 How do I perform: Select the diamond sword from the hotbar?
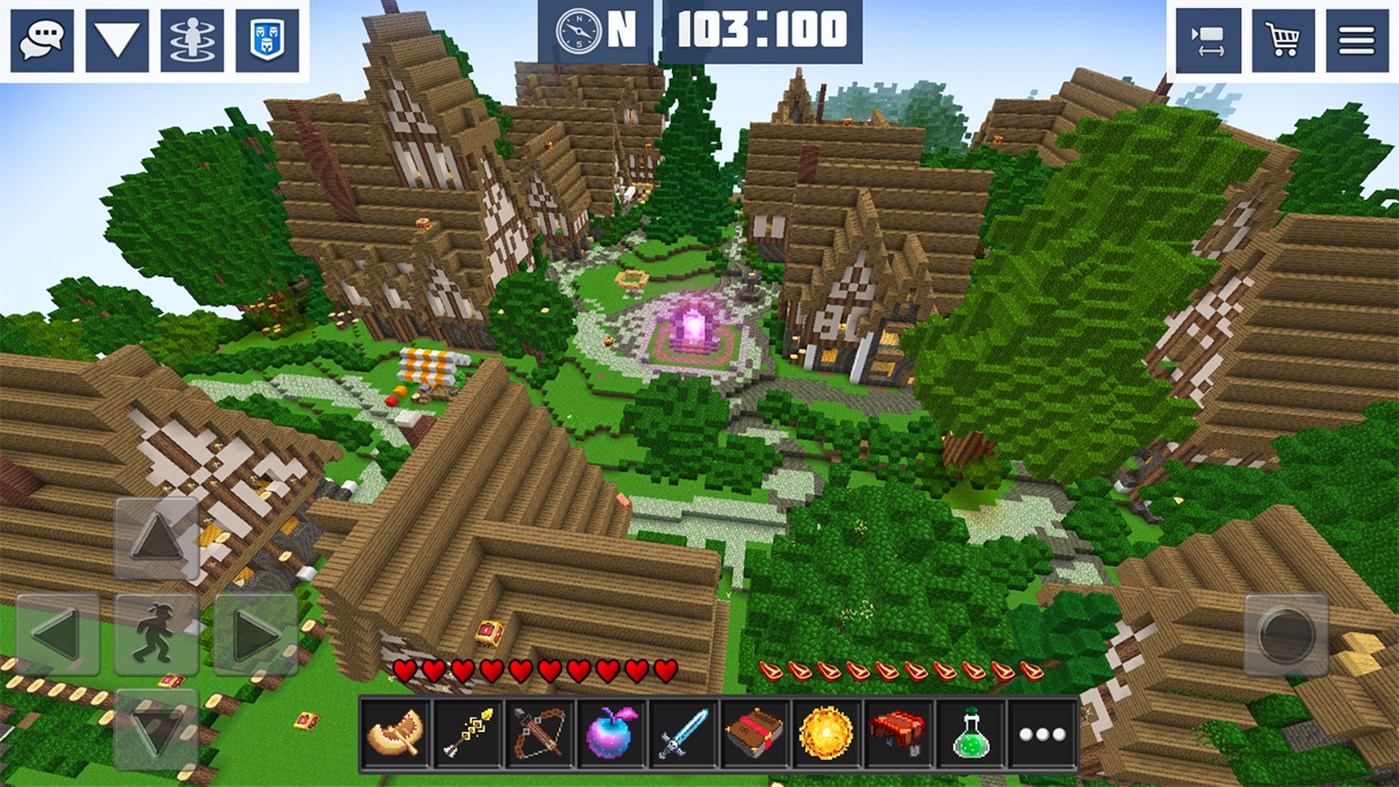point(680,733)
